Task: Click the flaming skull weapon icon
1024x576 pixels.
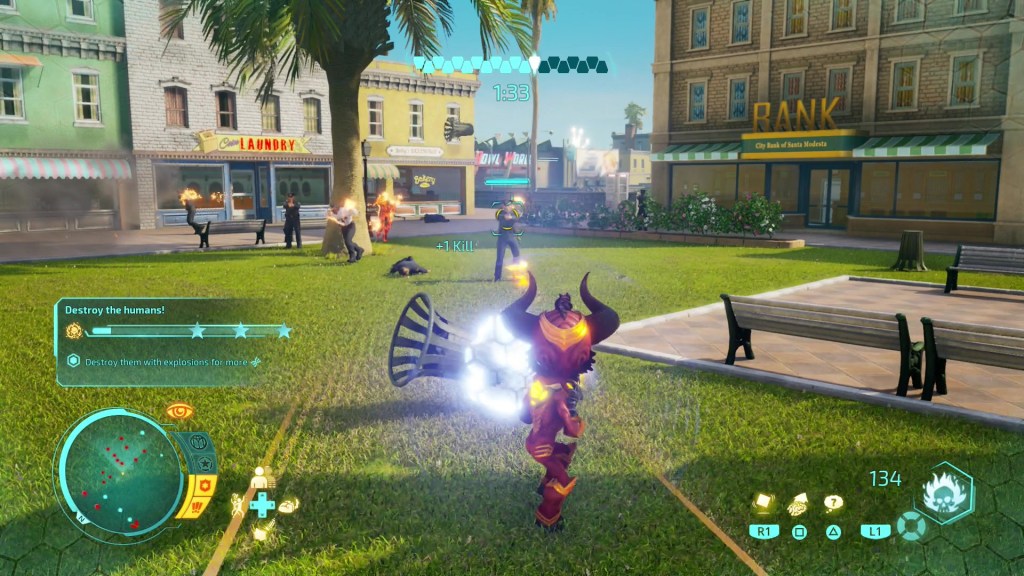Action: coord(943,493)
